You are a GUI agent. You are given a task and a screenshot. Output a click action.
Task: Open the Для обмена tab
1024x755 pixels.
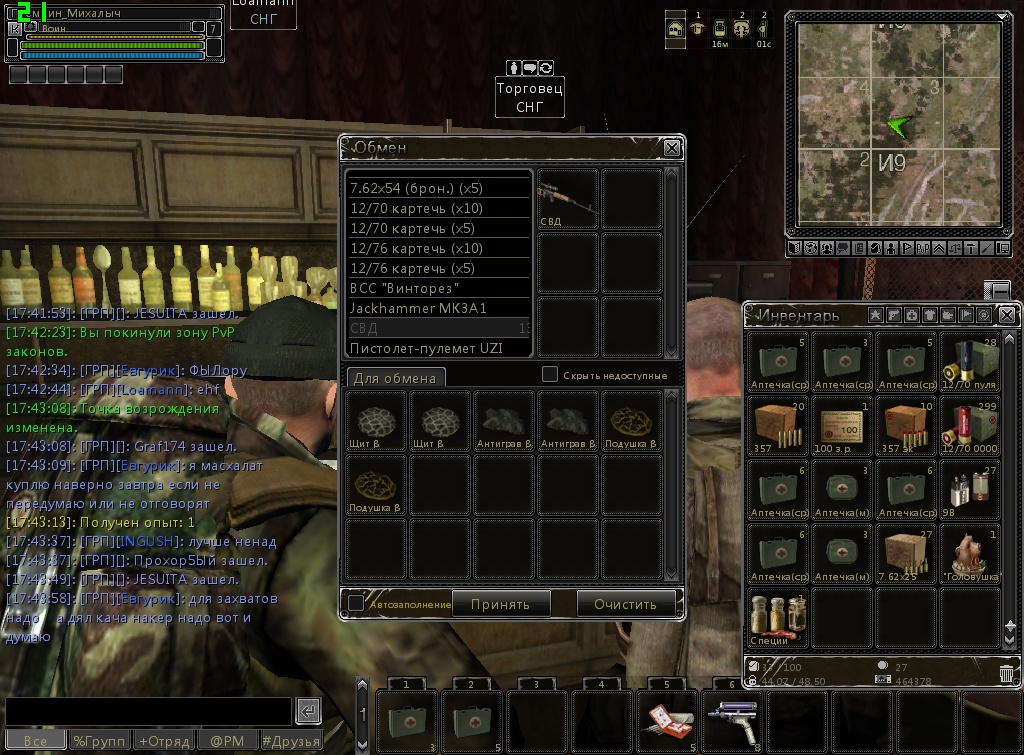pyautogui.click(x=395, y=378)
